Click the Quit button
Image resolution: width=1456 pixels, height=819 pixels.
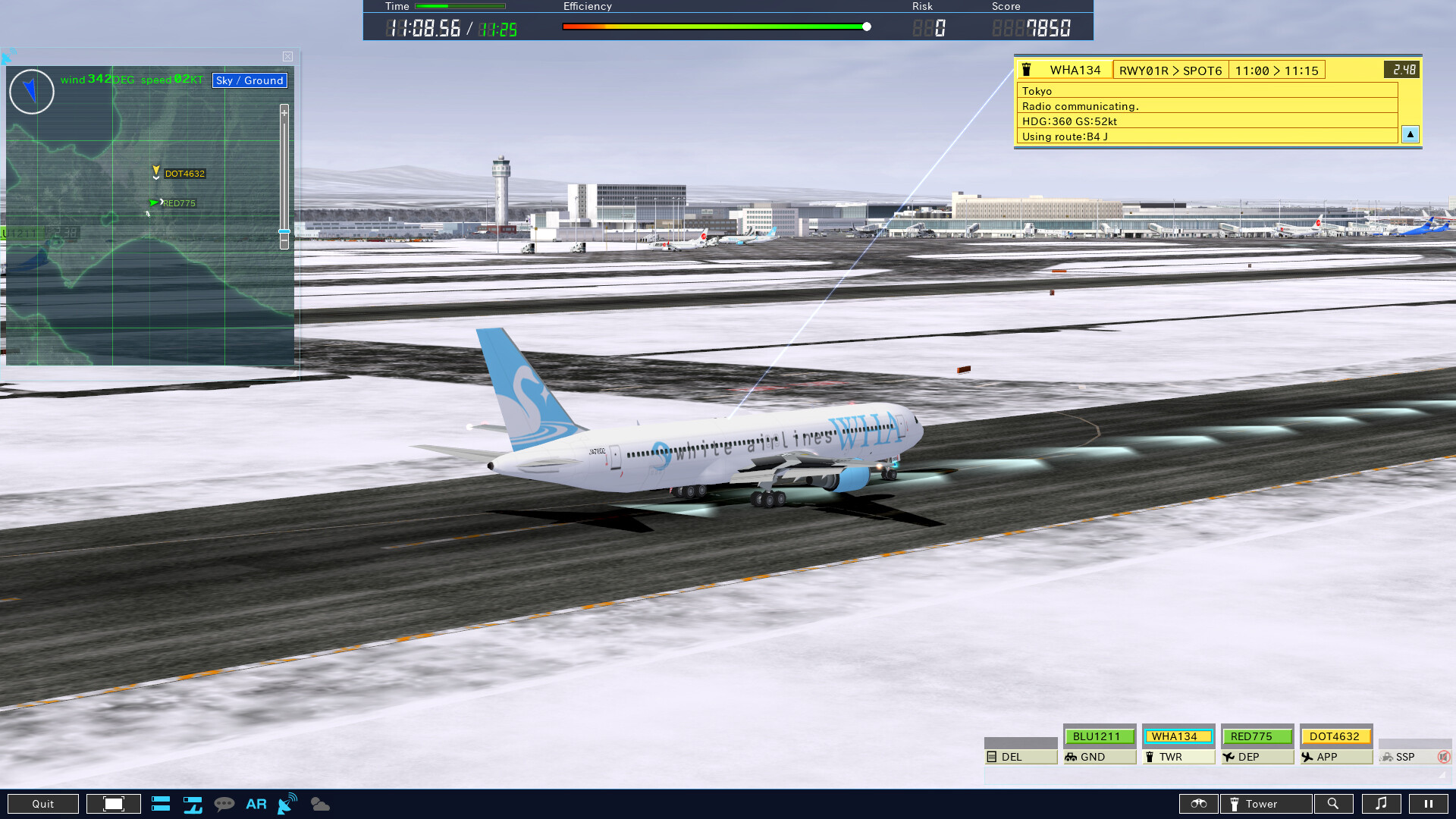click(43, 803)
